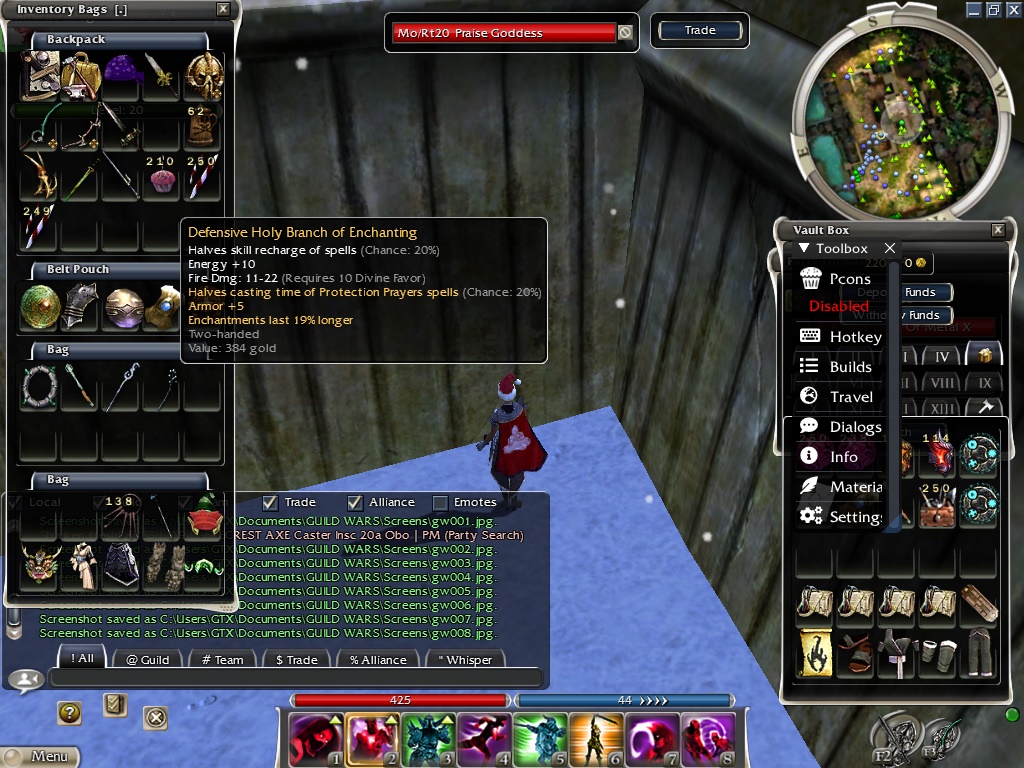The width and height of the screenshot is (1024, 768).
Task: Select the Whisper chat tab
Action: pos(465,659)
